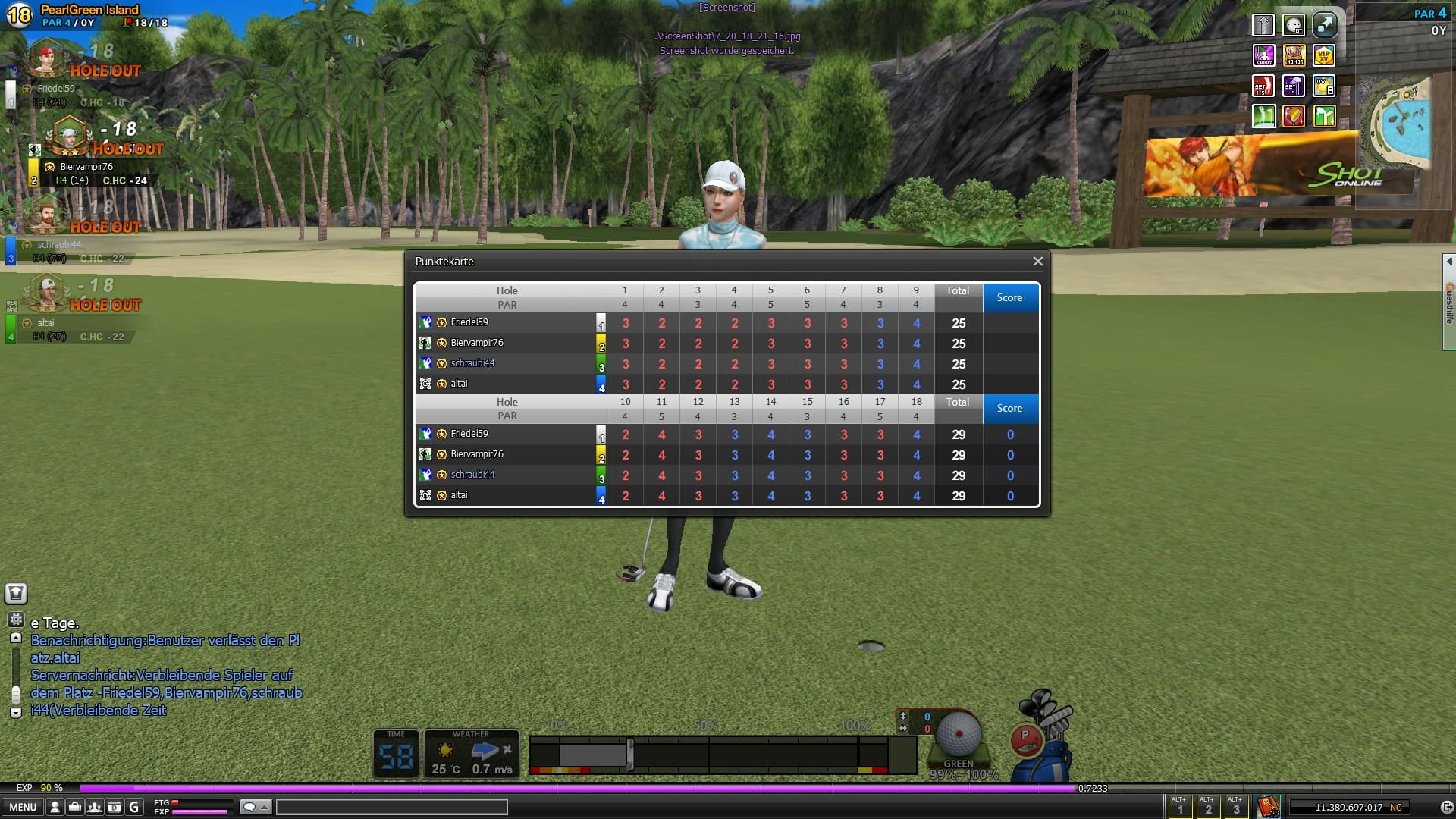Select the purple SET +7 clubs icon
This screenshot has width=1456, height=819.
(1294, 86)
